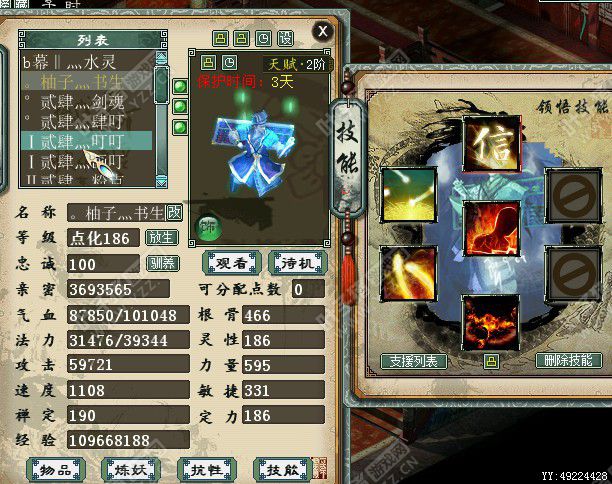Viewport: 612px width, 484px height.
Task: Open the 支援列表 support list
Action: pyautogui.click(x=414, y=361)
